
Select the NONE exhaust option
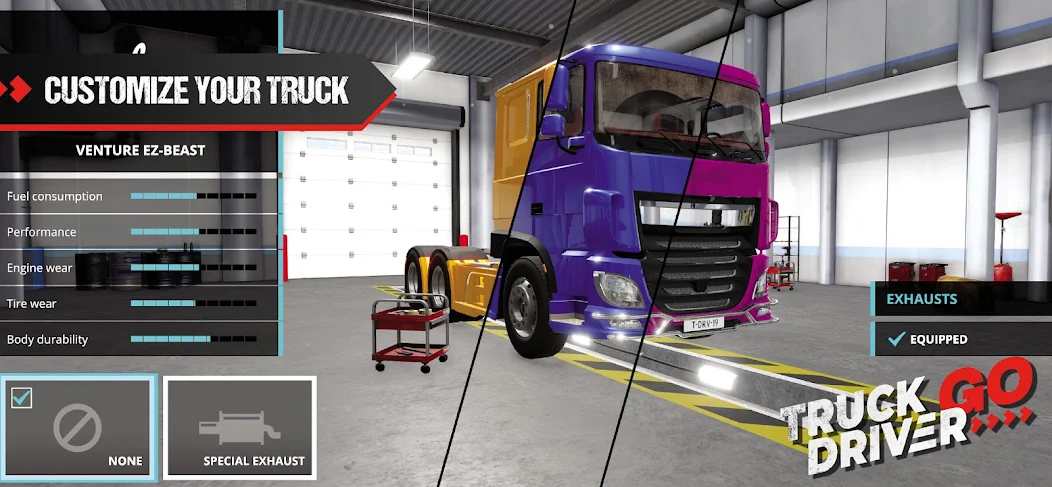(x=79, y=427)
